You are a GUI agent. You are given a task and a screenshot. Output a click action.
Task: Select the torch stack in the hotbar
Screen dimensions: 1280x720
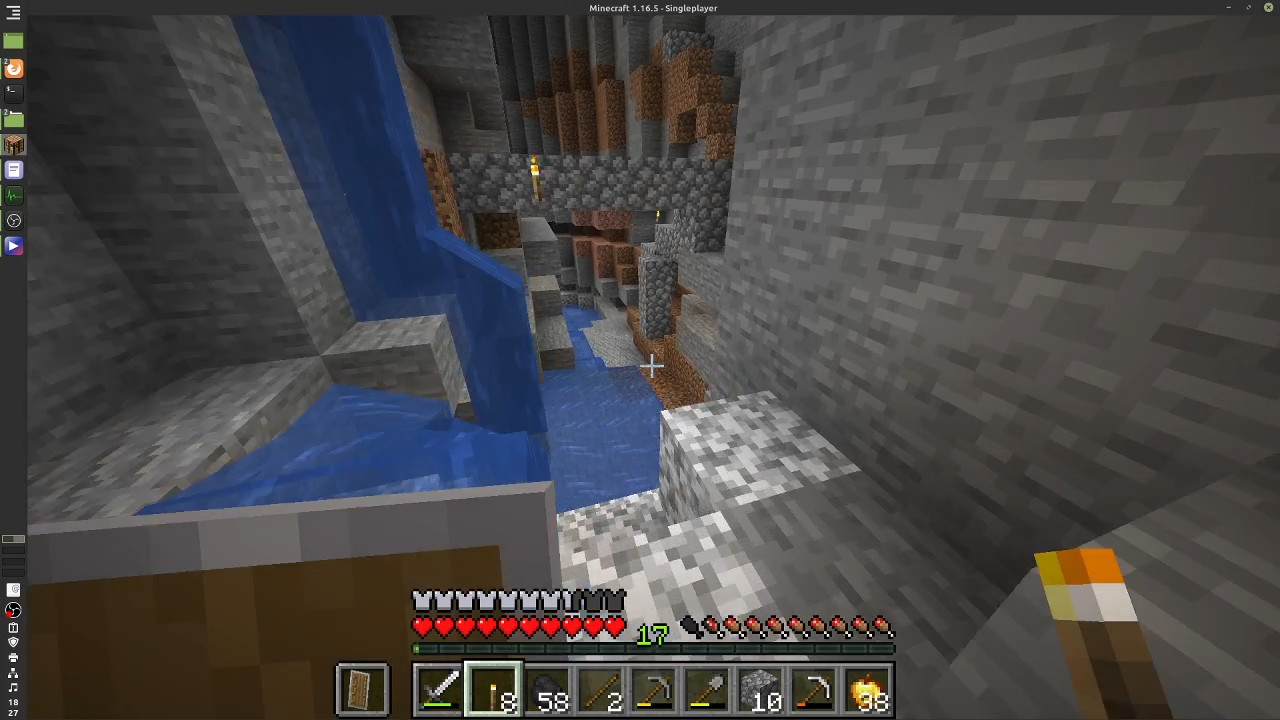[x=493, y=689]
